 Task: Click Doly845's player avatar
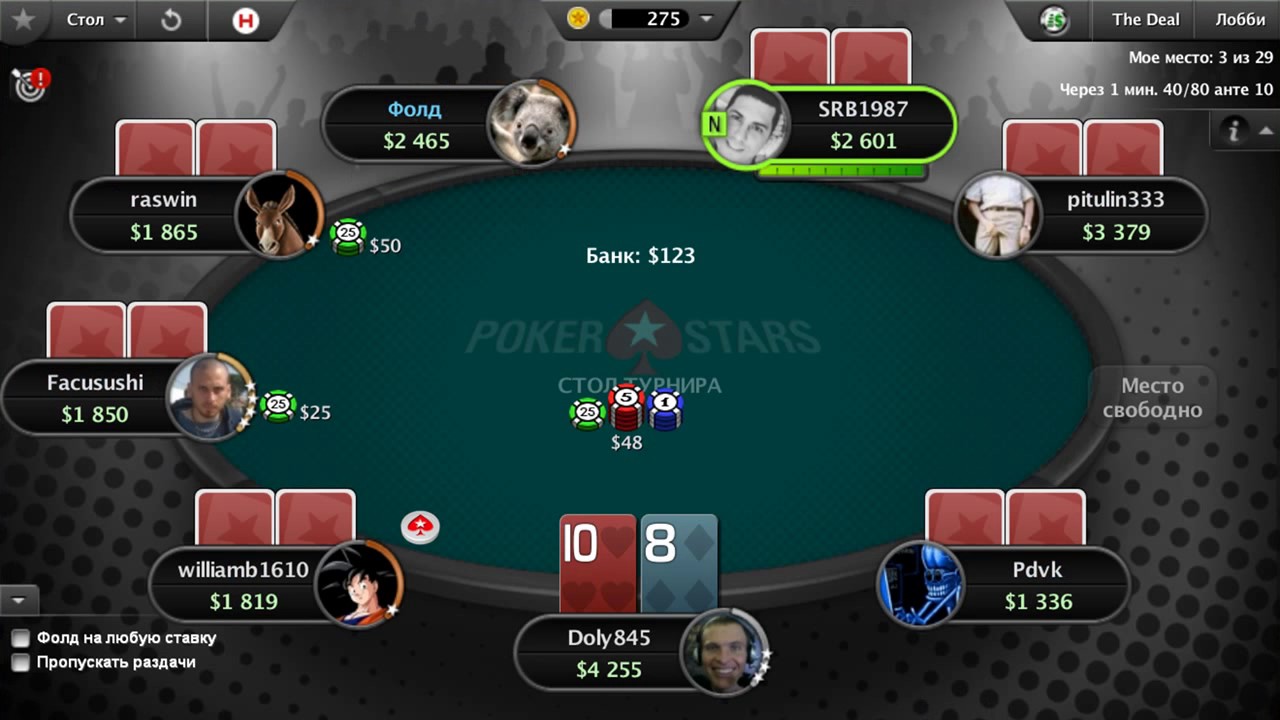724,652
